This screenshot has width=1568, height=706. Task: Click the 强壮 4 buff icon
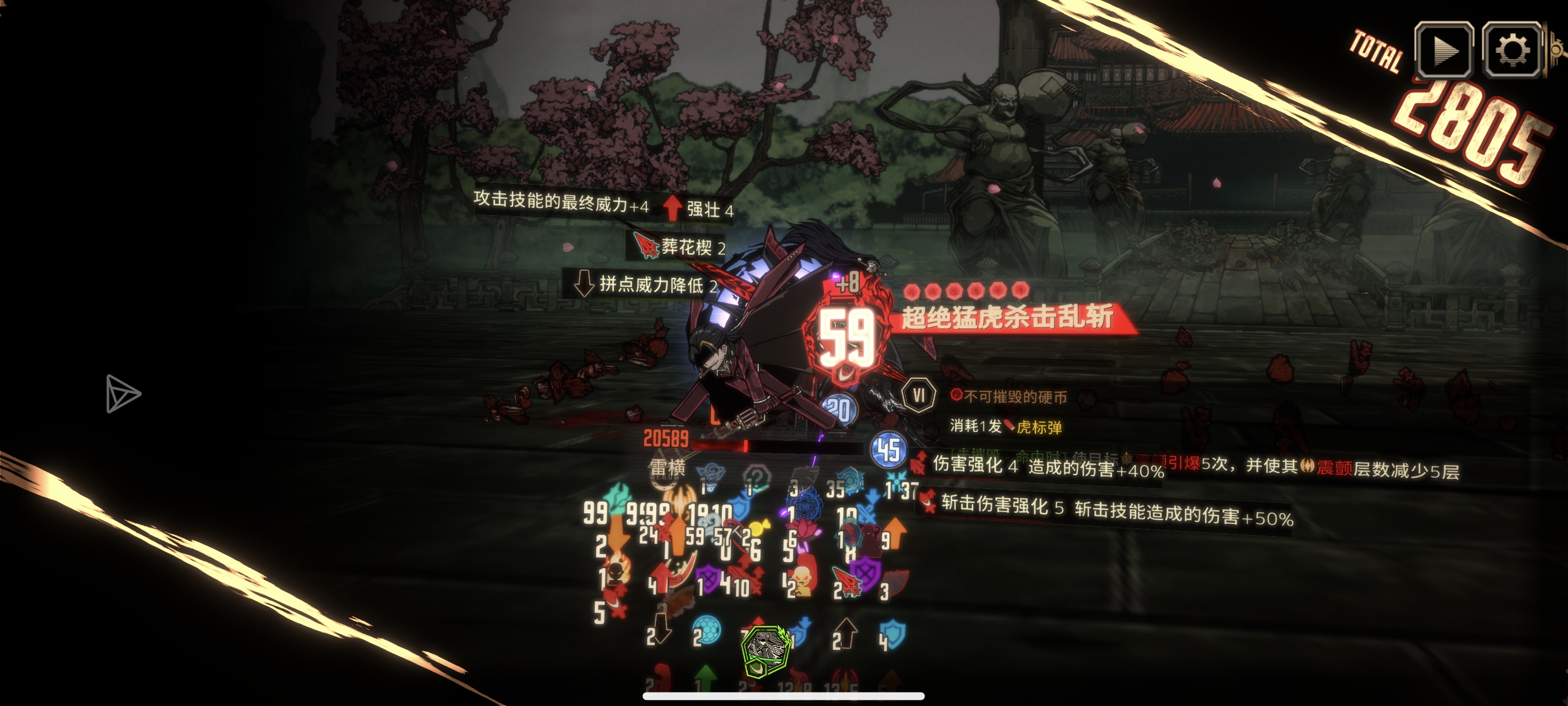[672, 206]
